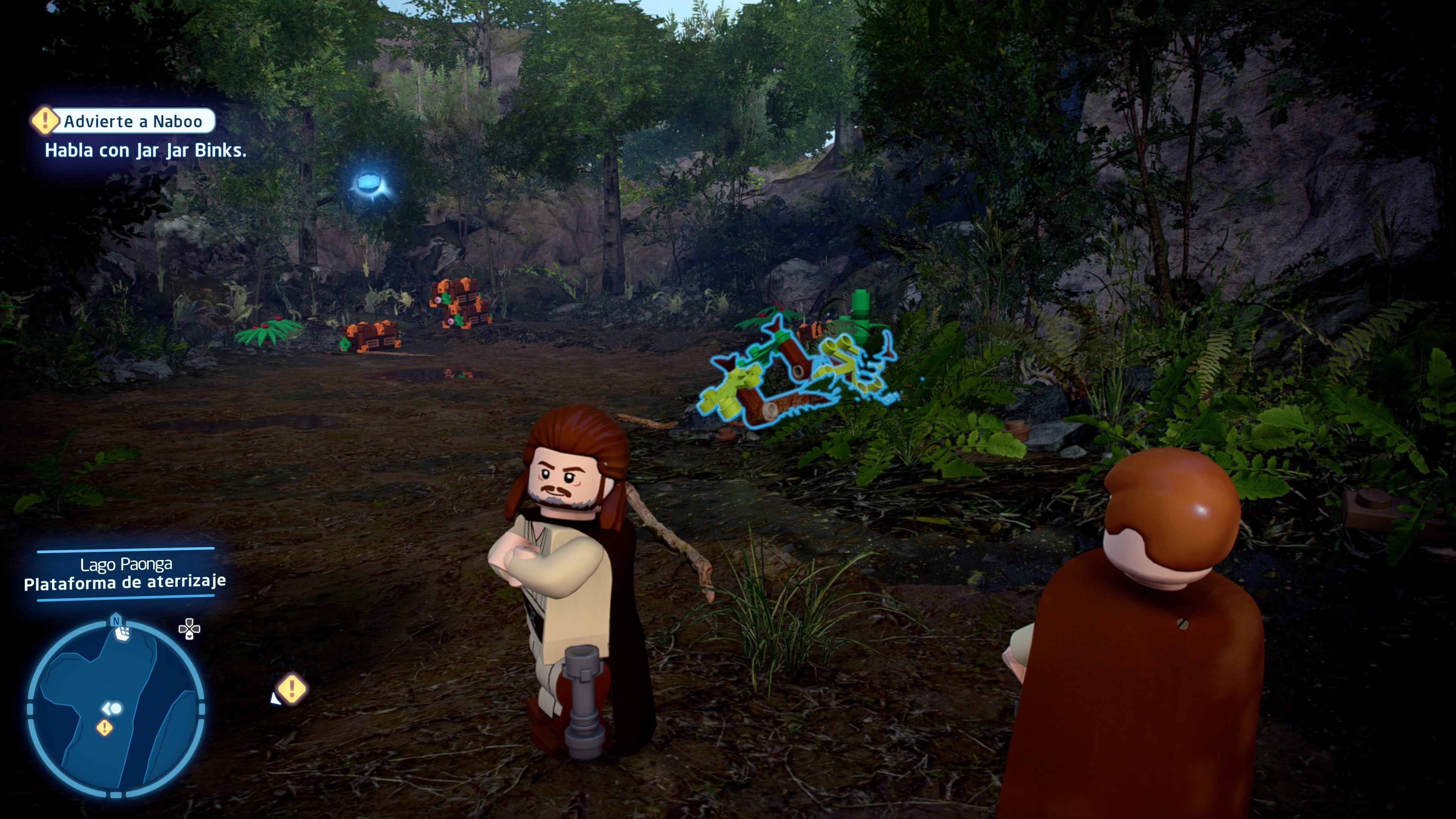The height and width of the screenshot is (819, 1456).
Task: Click the Lago Paonga location banner
Action: coord(126,573)
